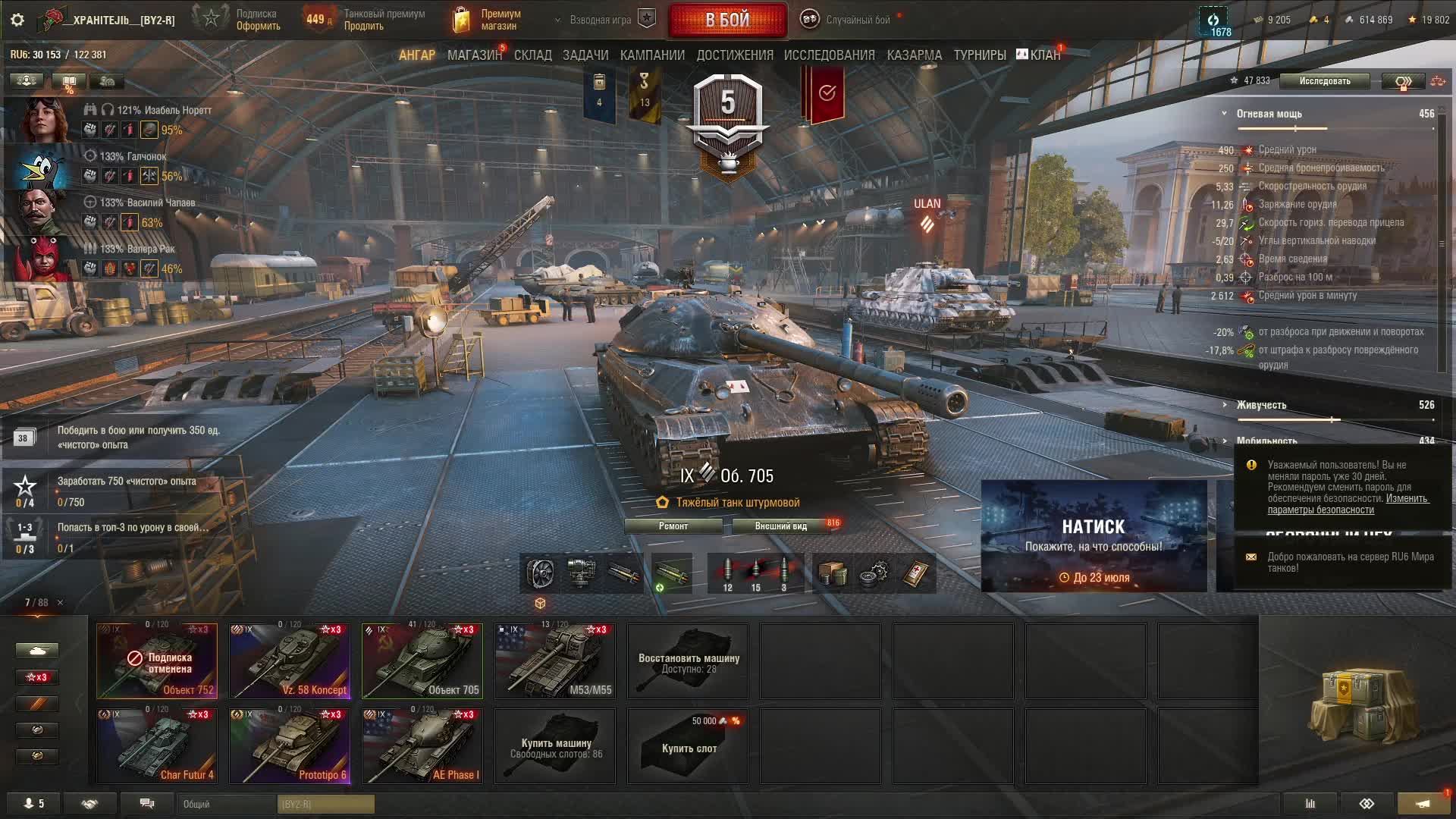Choose the Vz. 58 Koncept tank
This screenshot has width=1456, height=819.
290,661
